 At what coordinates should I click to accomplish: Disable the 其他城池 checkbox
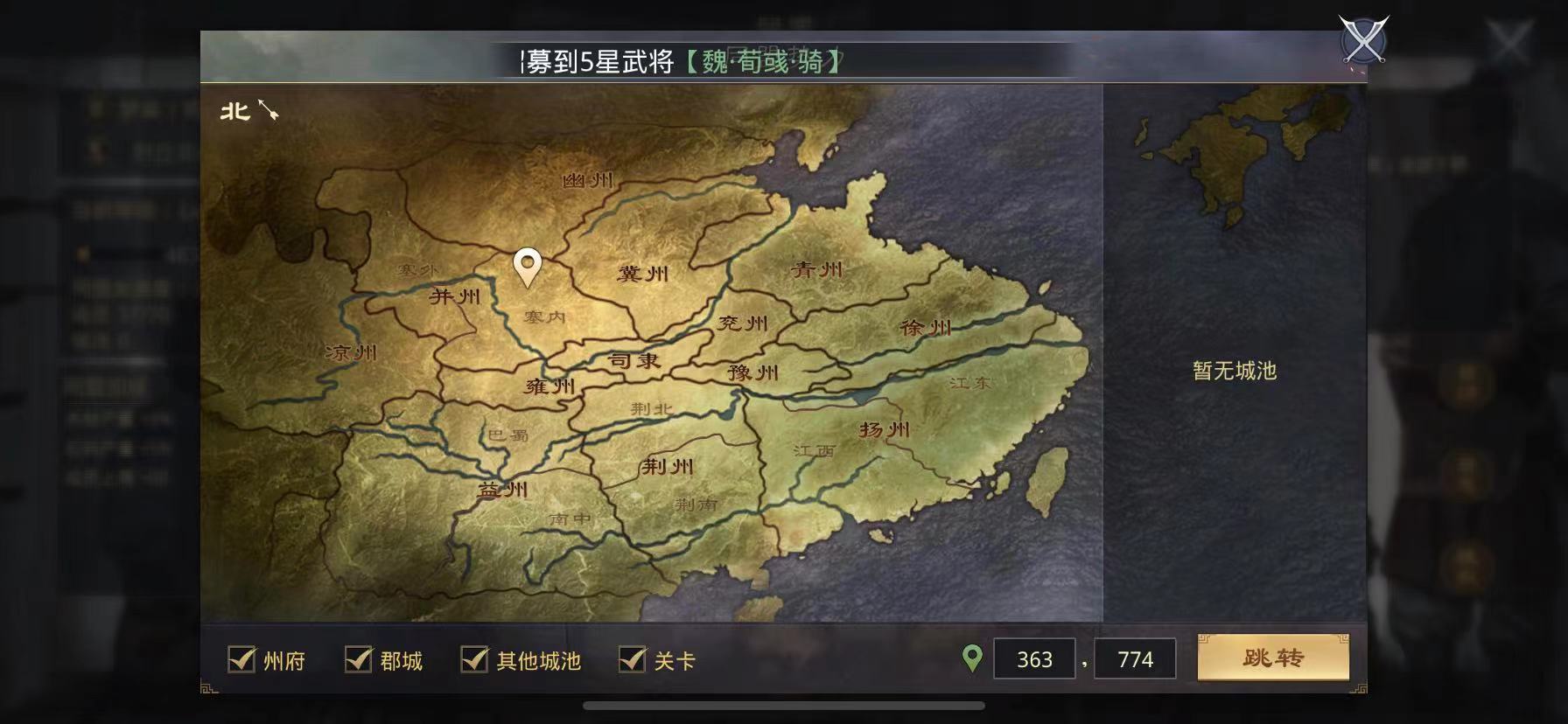tap(477, 661)
